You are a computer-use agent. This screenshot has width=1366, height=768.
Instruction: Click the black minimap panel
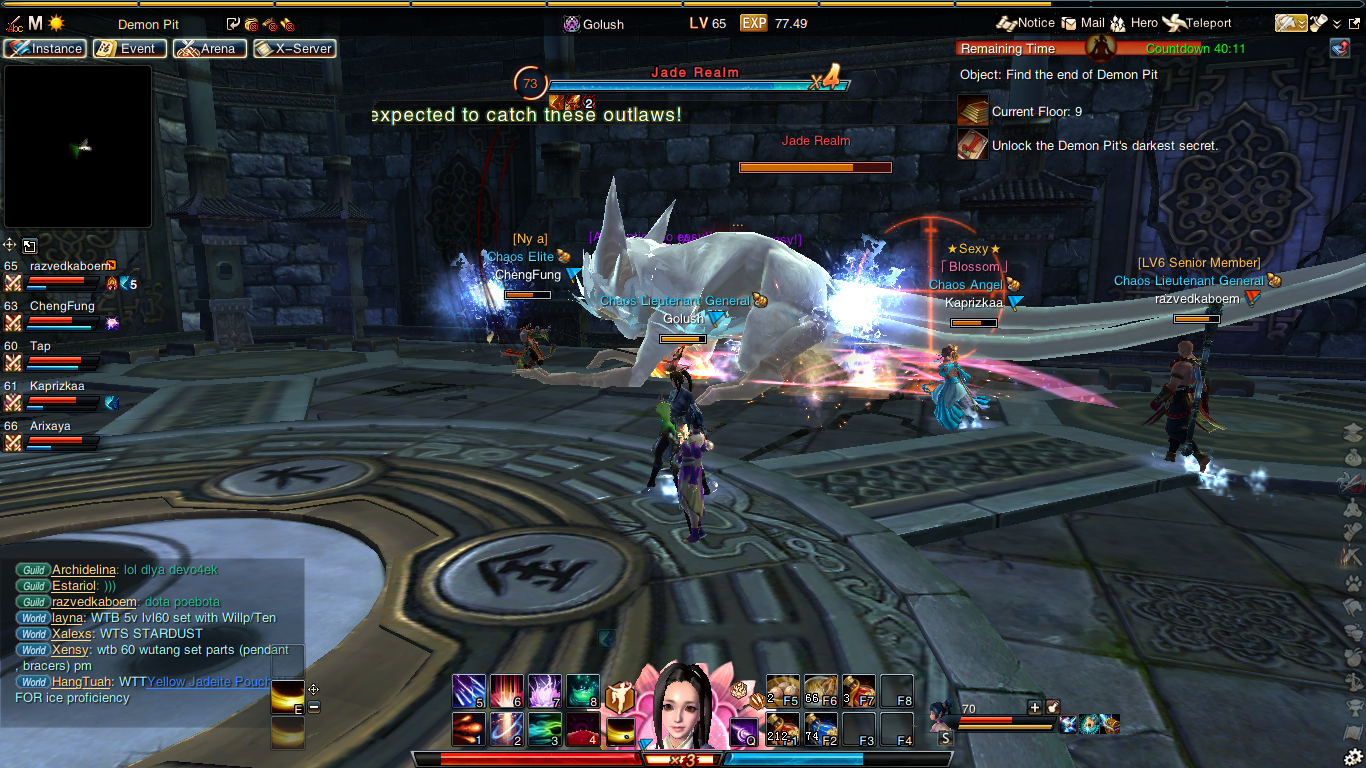tap(78, 147)
